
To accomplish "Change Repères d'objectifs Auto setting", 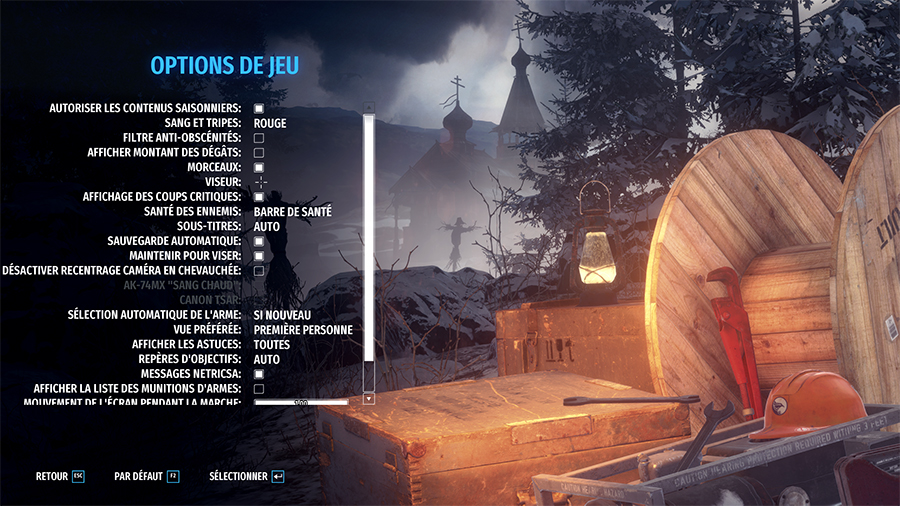I will [x=267, y=359].
